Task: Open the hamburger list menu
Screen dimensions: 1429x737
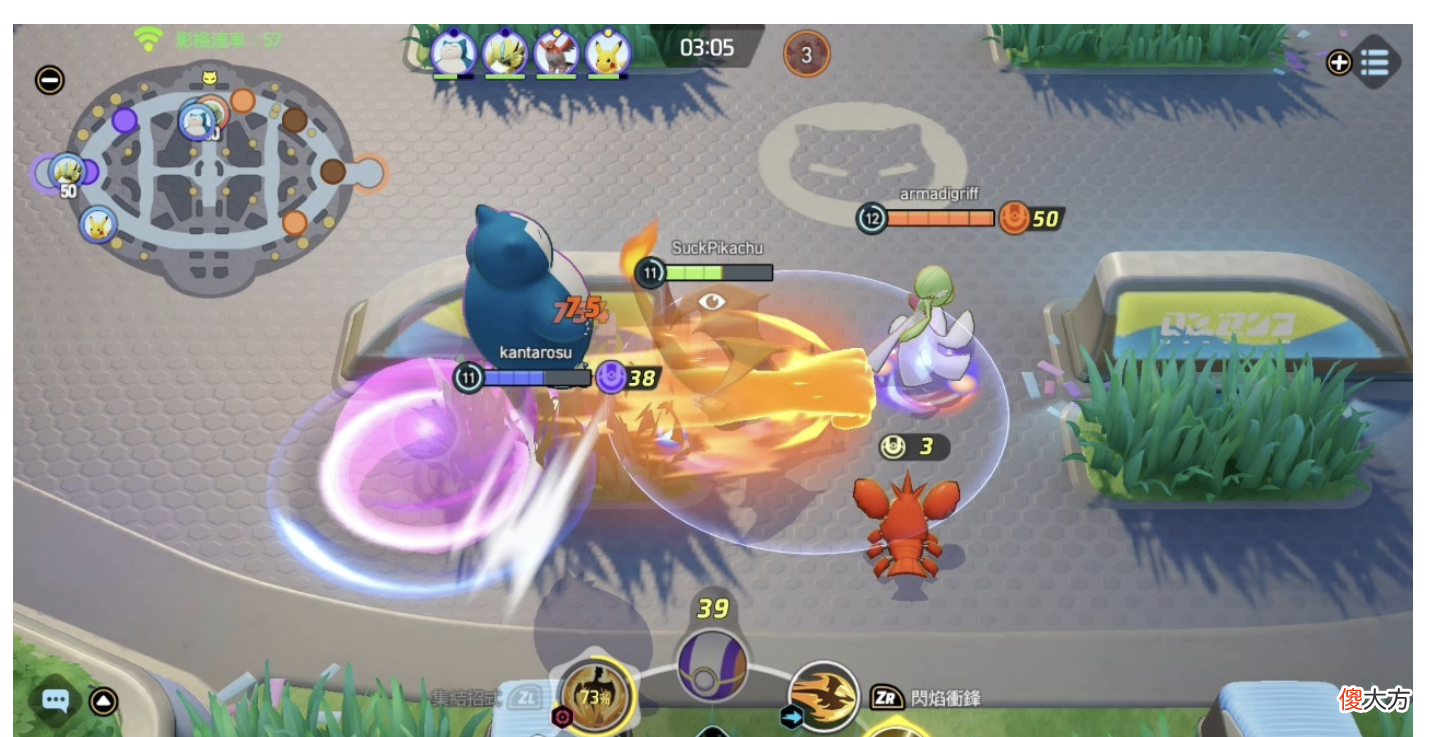Action: pos(1376,62)
